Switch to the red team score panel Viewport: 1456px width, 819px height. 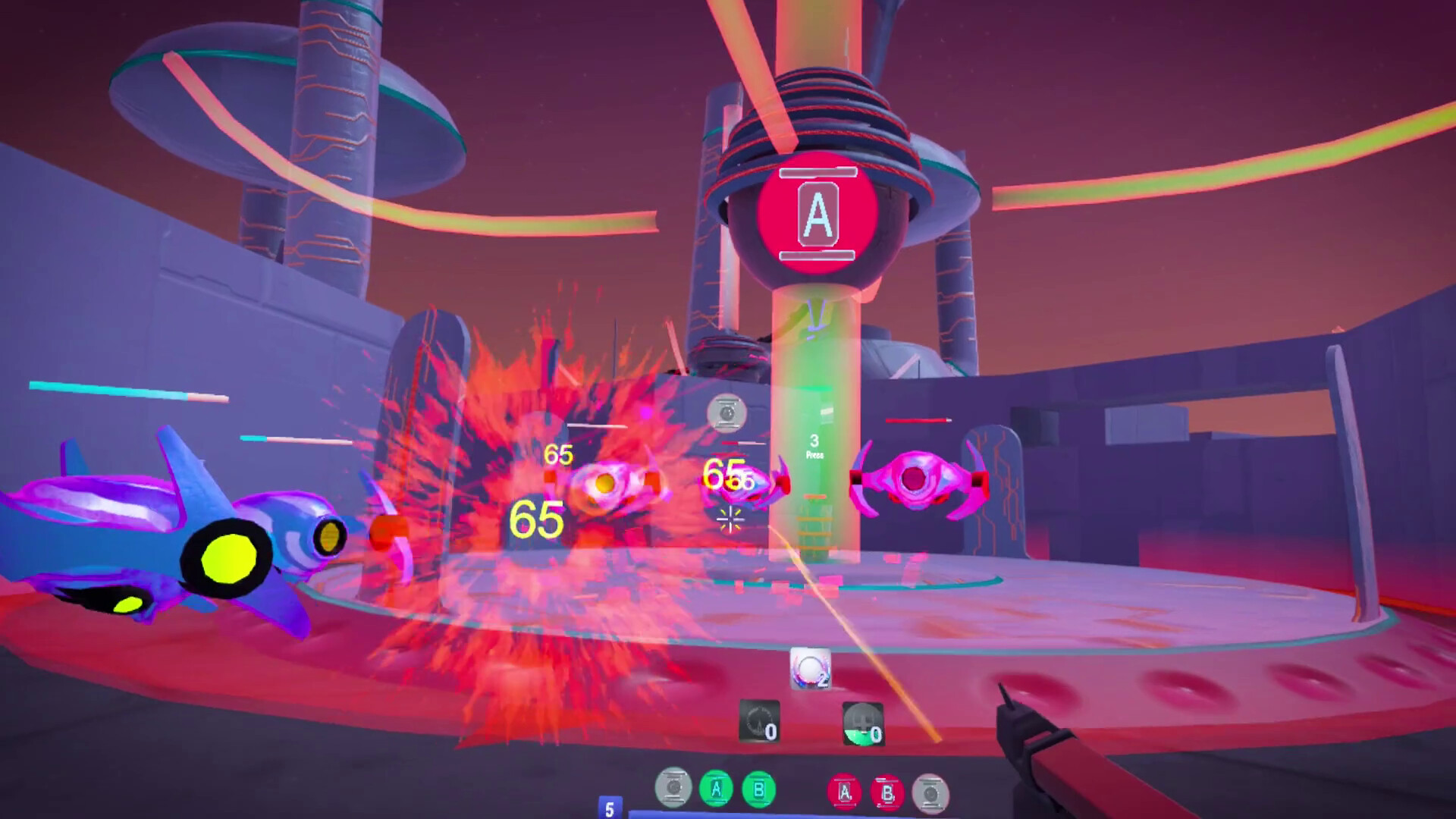coord(868,790)
